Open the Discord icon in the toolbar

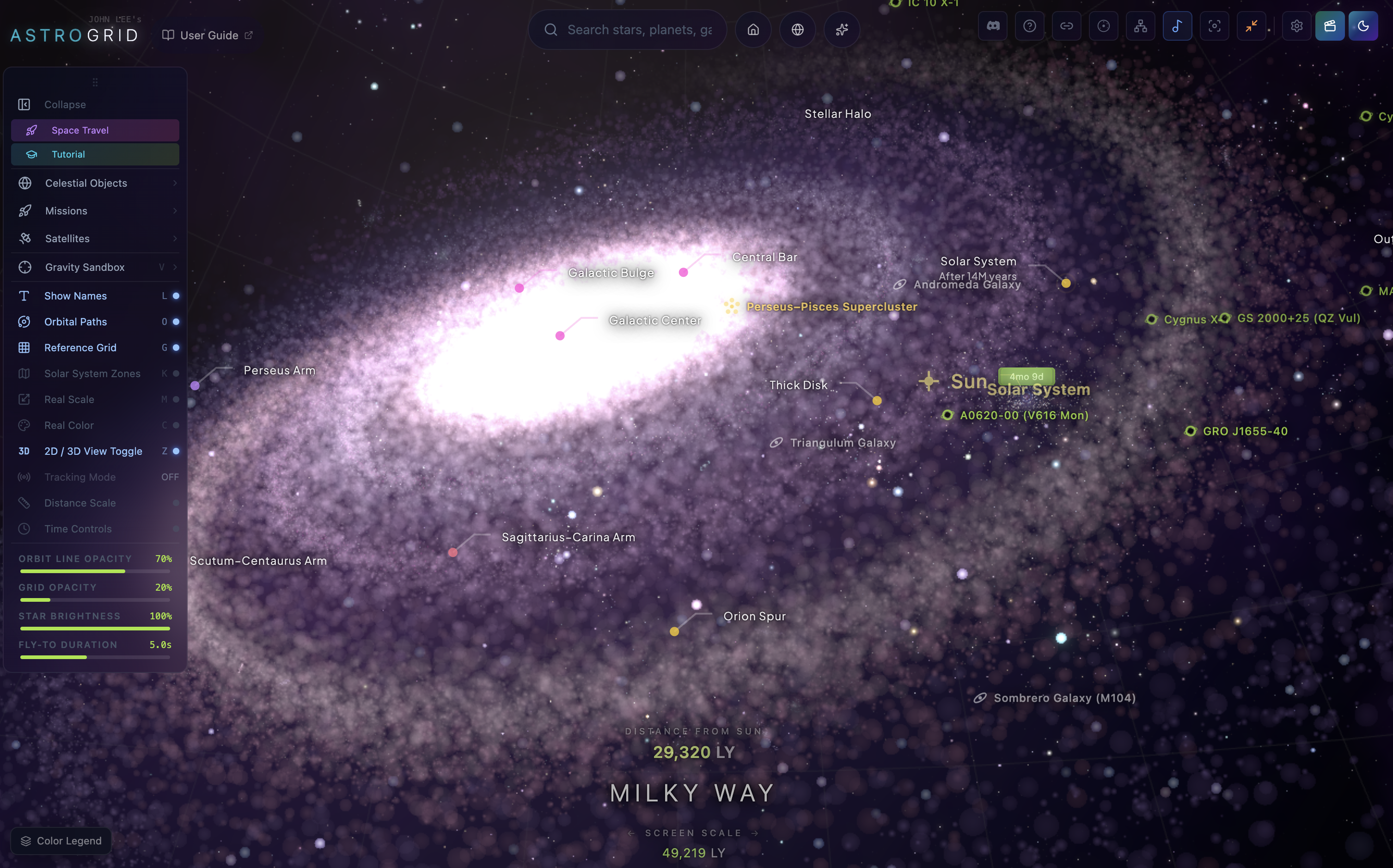click(x=992, y=26)
